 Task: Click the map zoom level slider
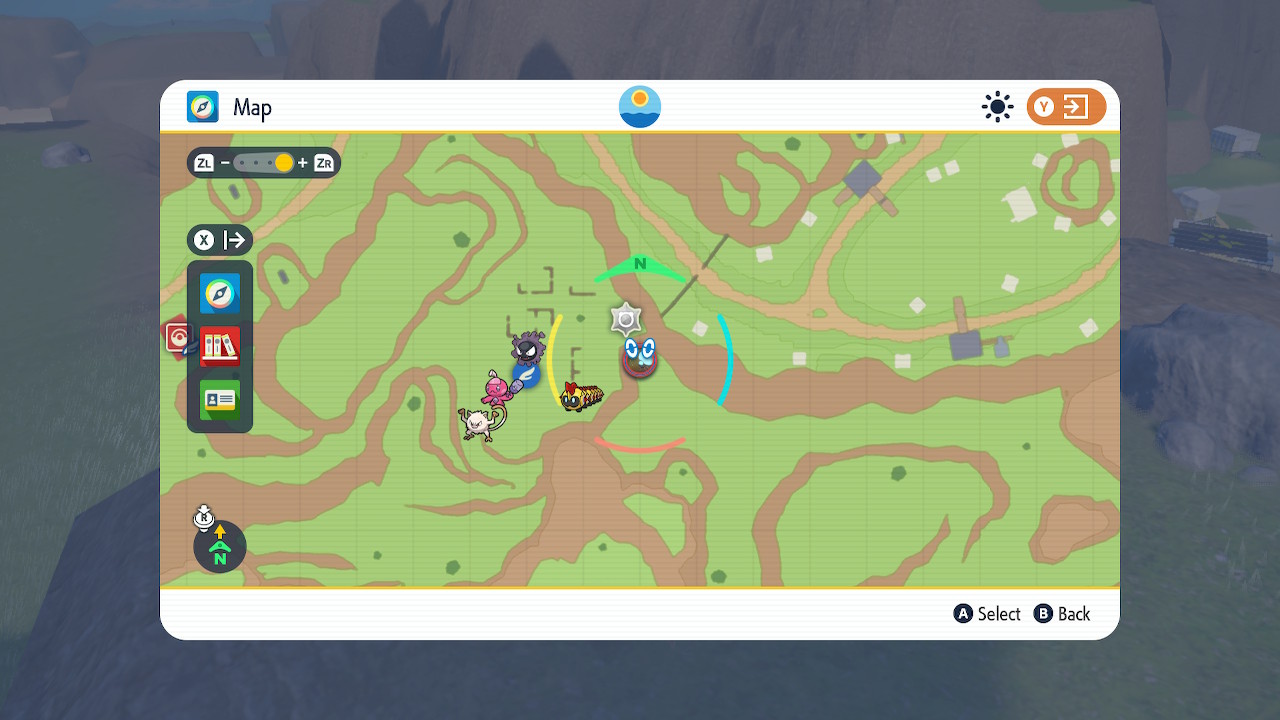pos(263,162)
